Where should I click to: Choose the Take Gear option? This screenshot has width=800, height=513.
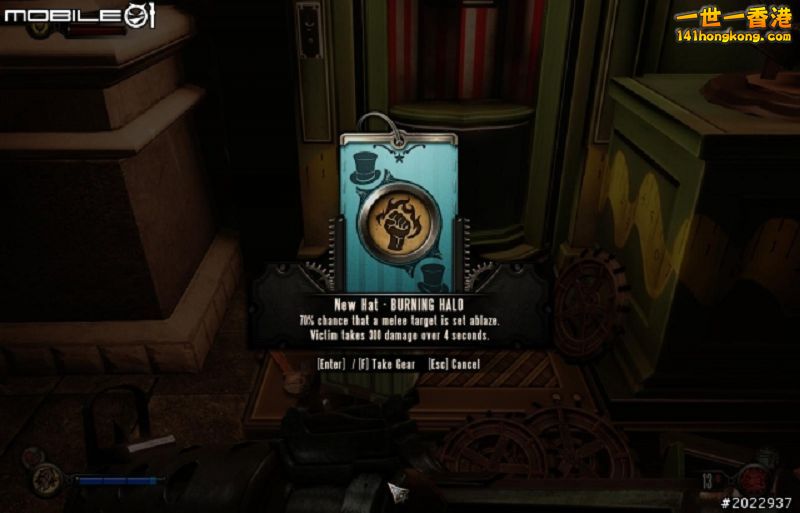click(x=386, y=364)
